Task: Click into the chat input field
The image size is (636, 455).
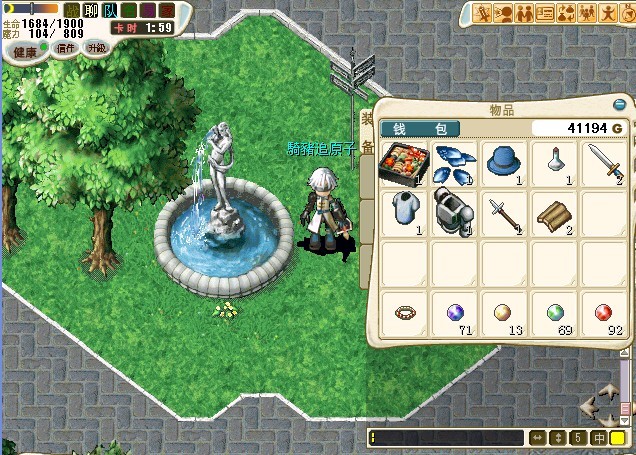Action: pos(447,437)
